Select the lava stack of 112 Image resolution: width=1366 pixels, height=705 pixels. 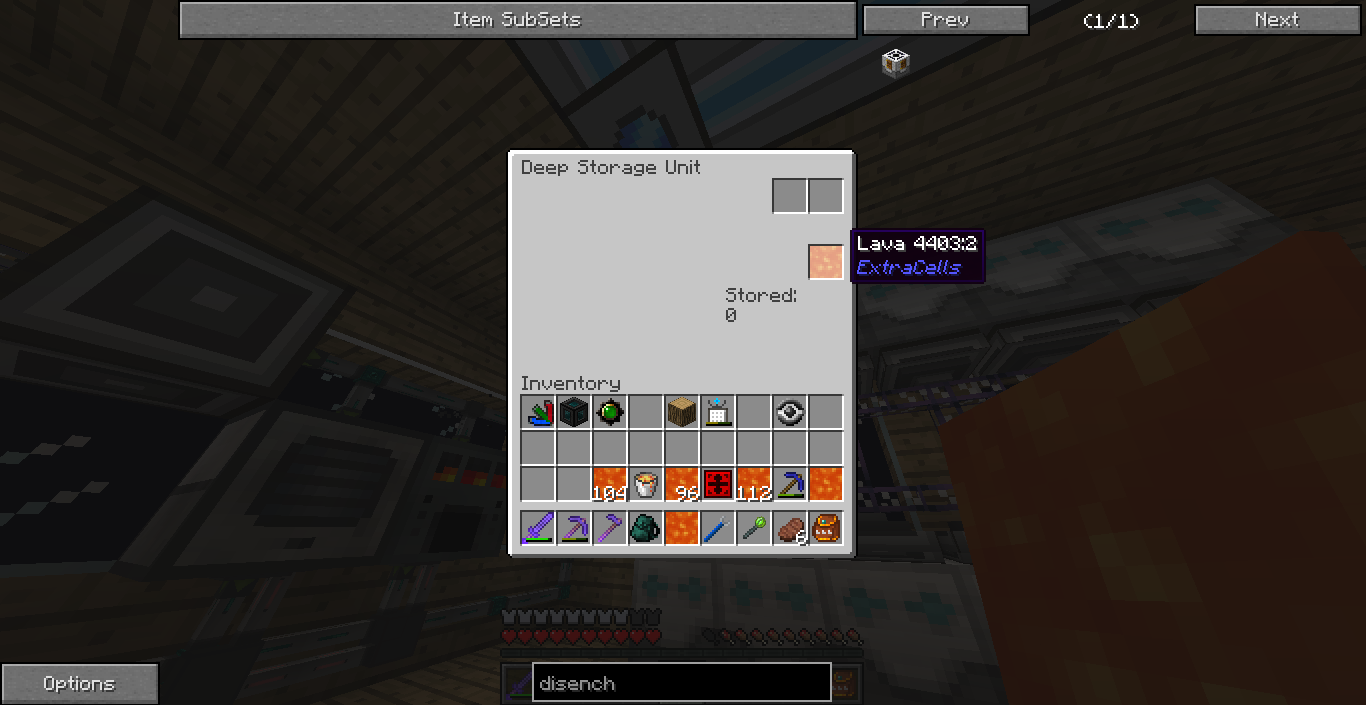[x=753, y=484]
